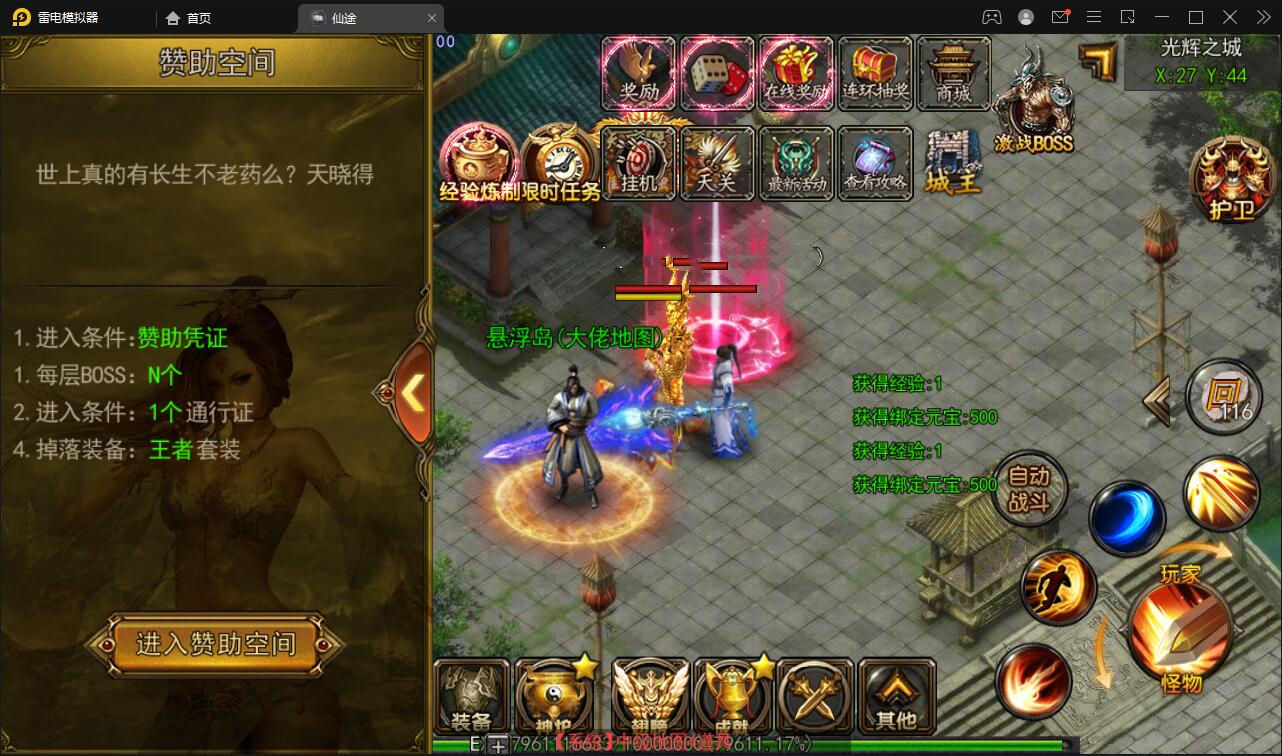
Task: Claim the 在线奖励 gift icon
Action: pos(796,72)
